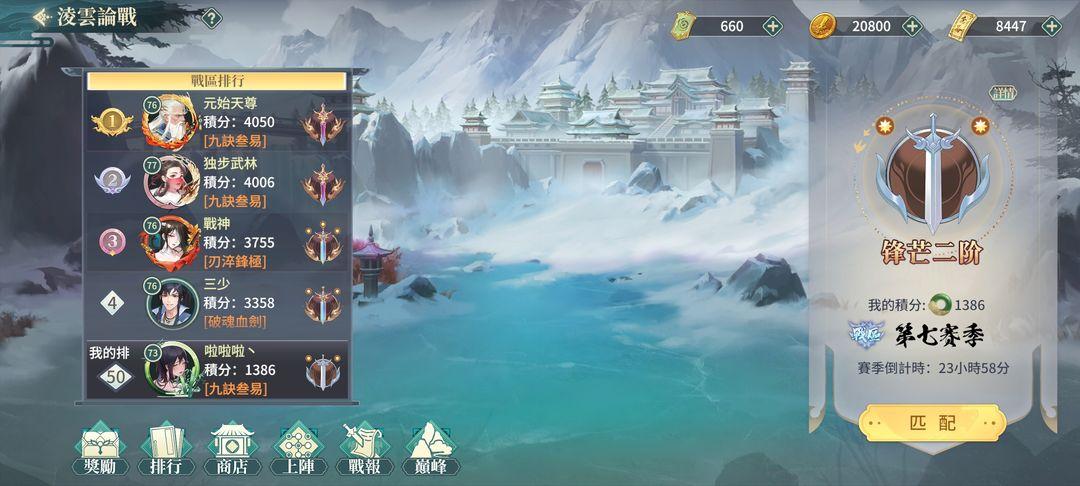Go back using the 凌雲論戰 arrow
1080x486 pixels.
43,17
